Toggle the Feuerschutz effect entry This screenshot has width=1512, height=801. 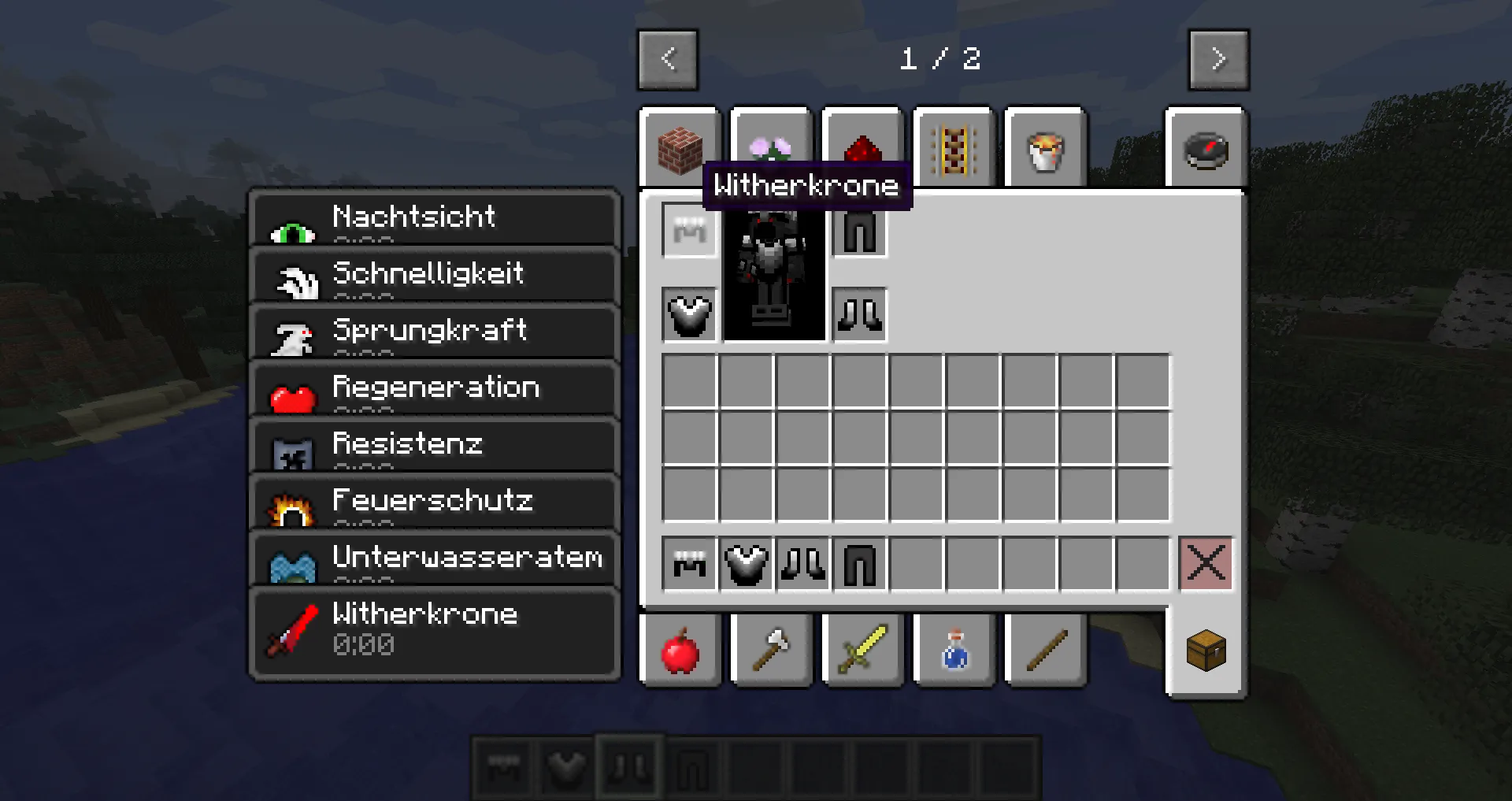click(x=433, y=502)
